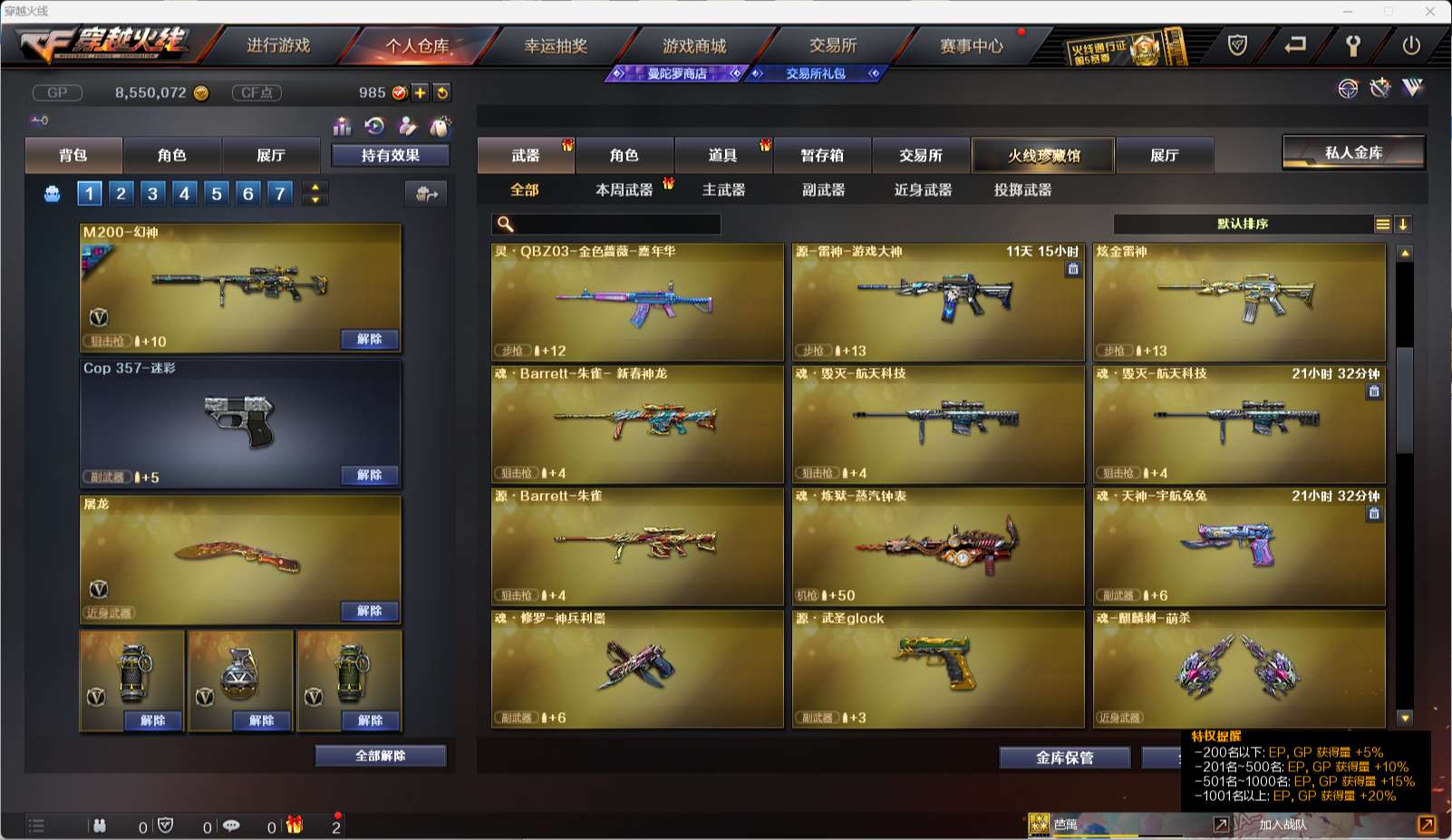1452x840 pixels.
Task: Click the 金库保管 button
Action: click(x=1064, y=758)
